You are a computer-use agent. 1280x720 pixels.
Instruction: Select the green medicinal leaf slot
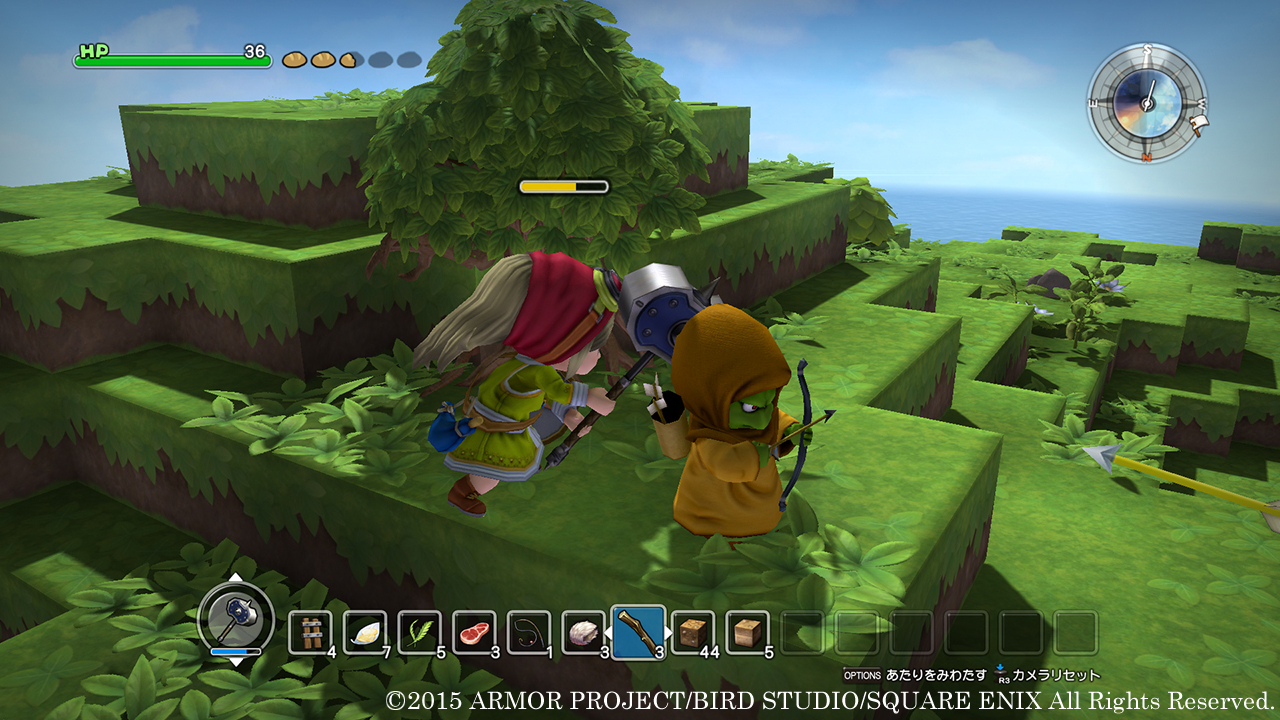[420, 632]
